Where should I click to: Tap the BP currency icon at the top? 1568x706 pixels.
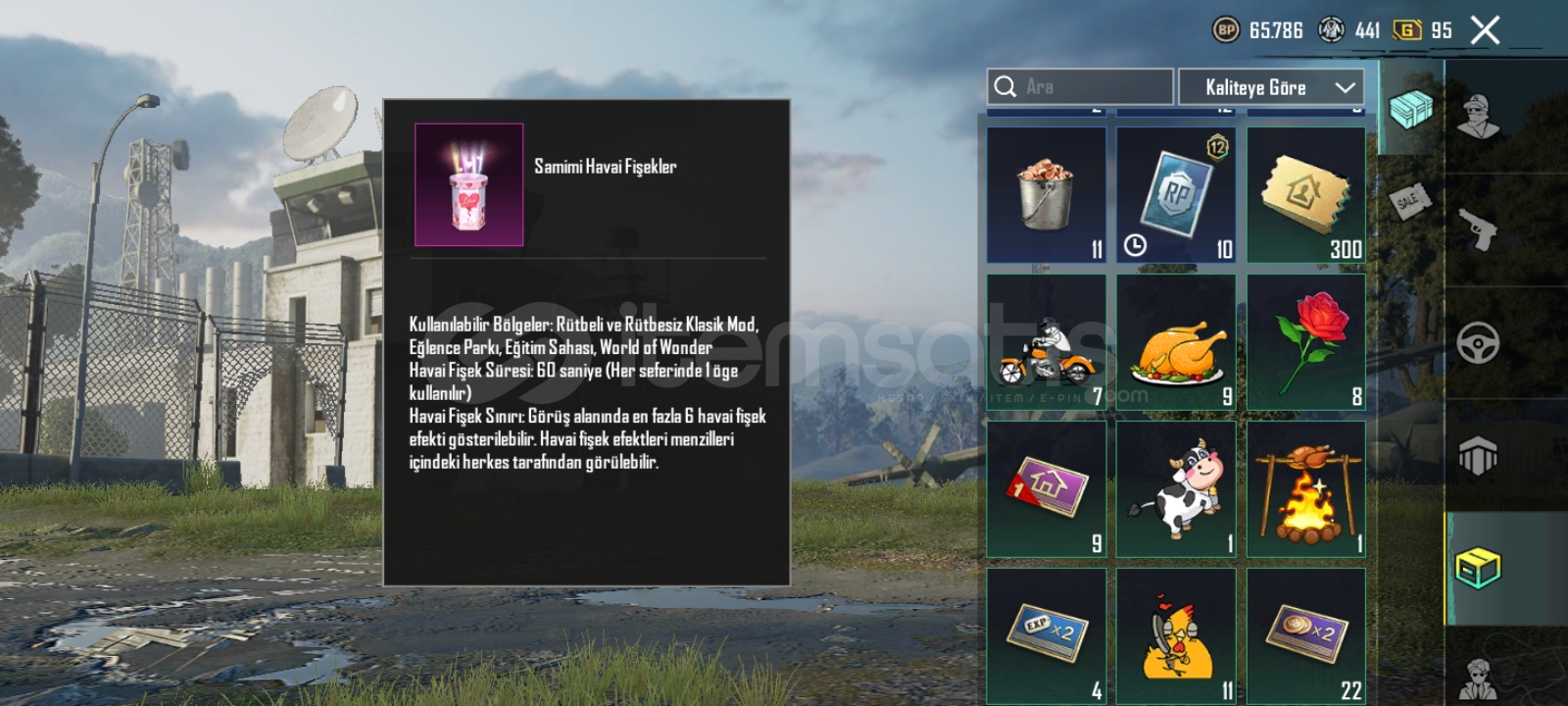pos(1228,29)
